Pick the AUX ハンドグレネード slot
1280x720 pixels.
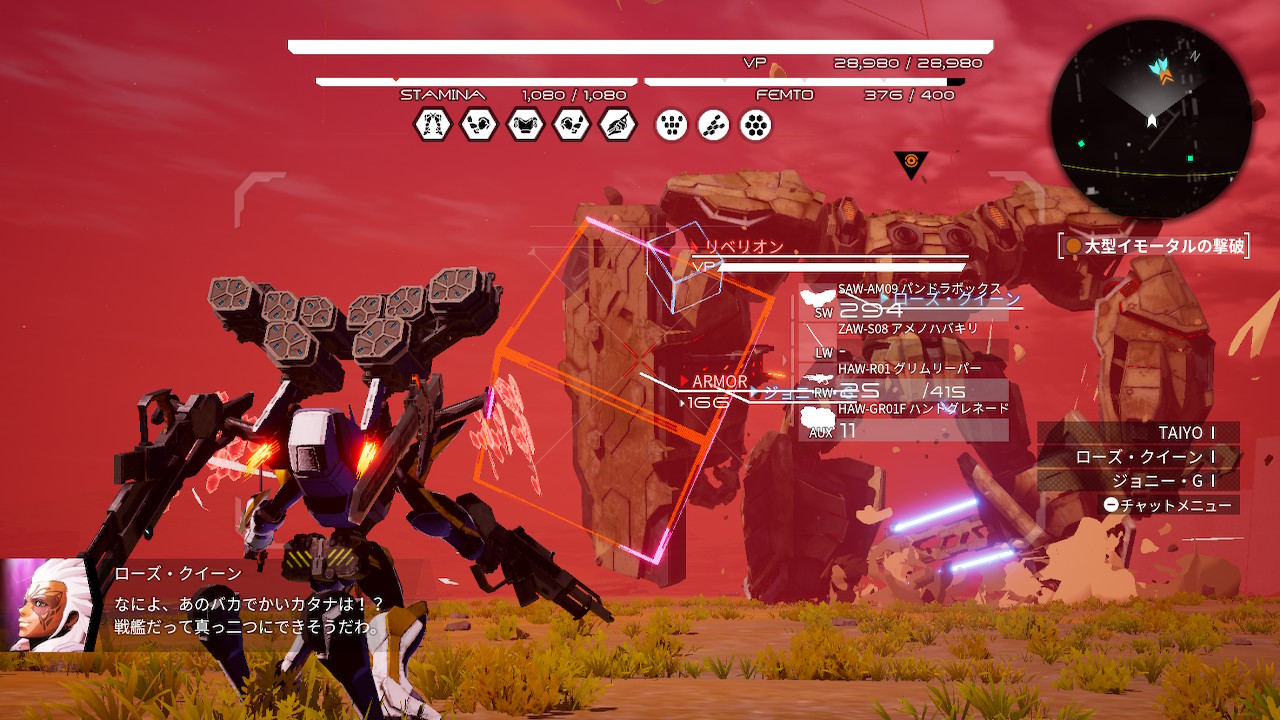905,423
